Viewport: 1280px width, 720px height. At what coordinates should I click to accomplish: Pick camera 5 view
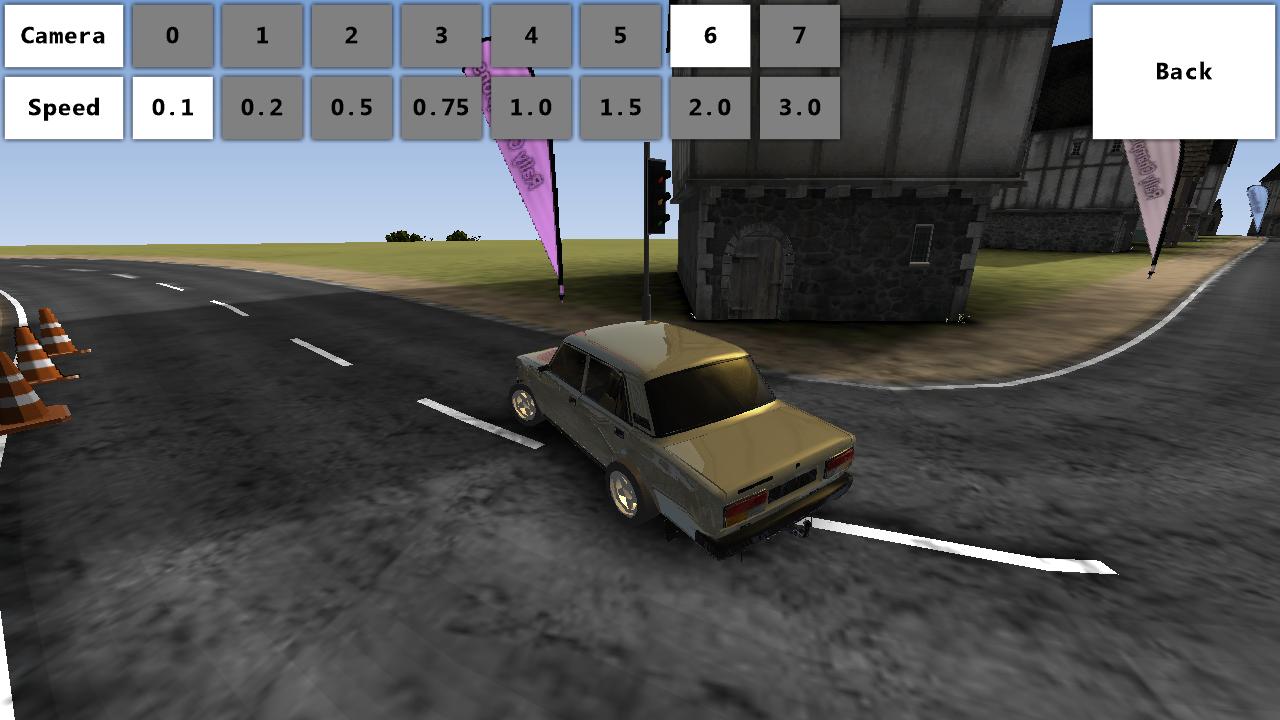(x=620, y=36)
